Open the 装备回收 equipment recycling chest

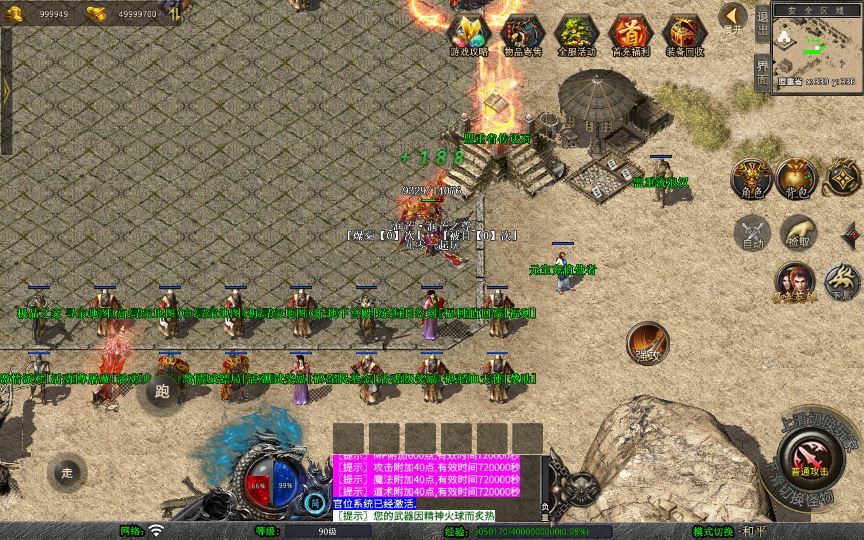point(685,34)
